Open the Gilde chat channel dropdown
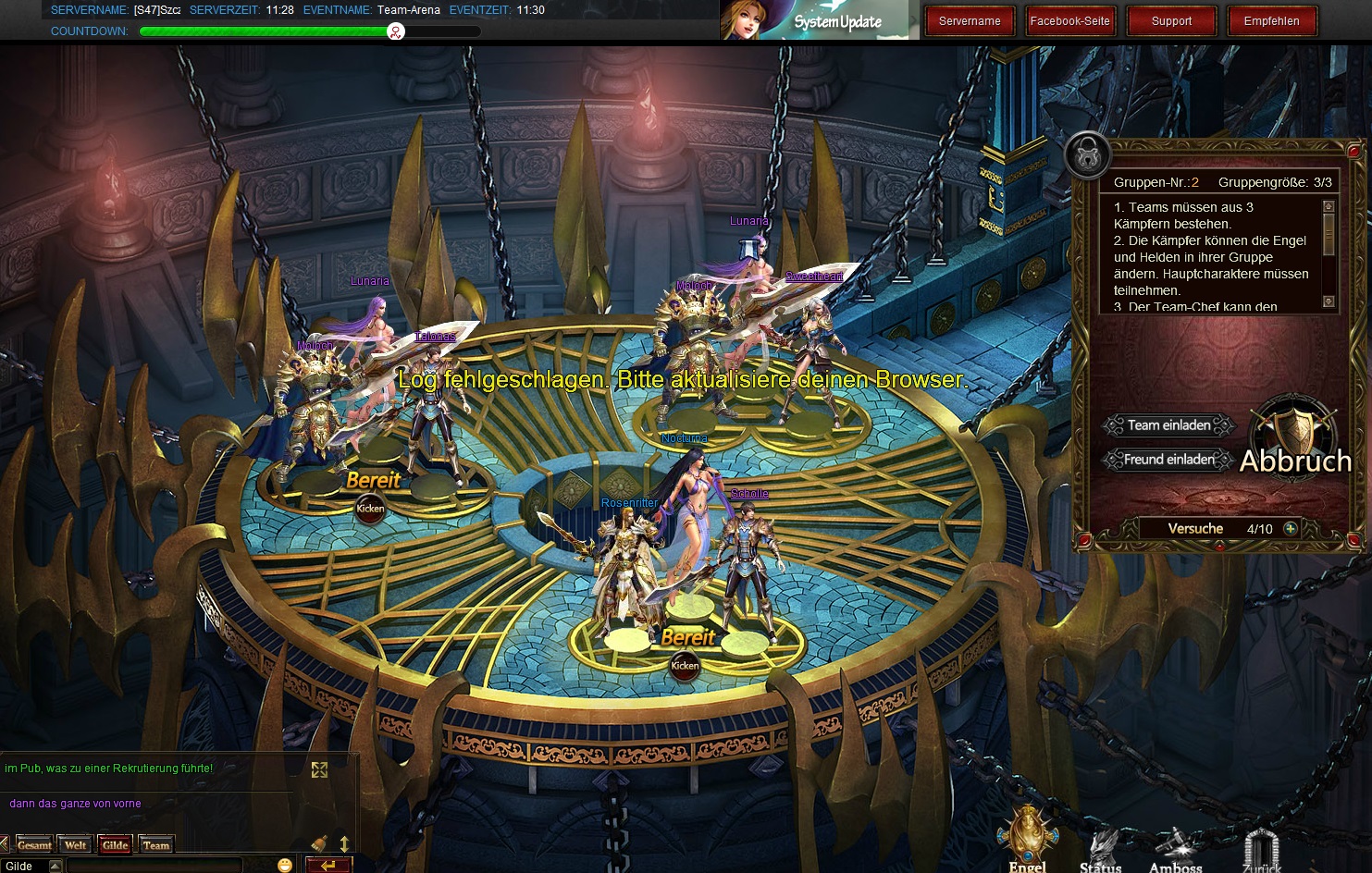This screenshot has width=1372, height=873. (x=55, y=867)
